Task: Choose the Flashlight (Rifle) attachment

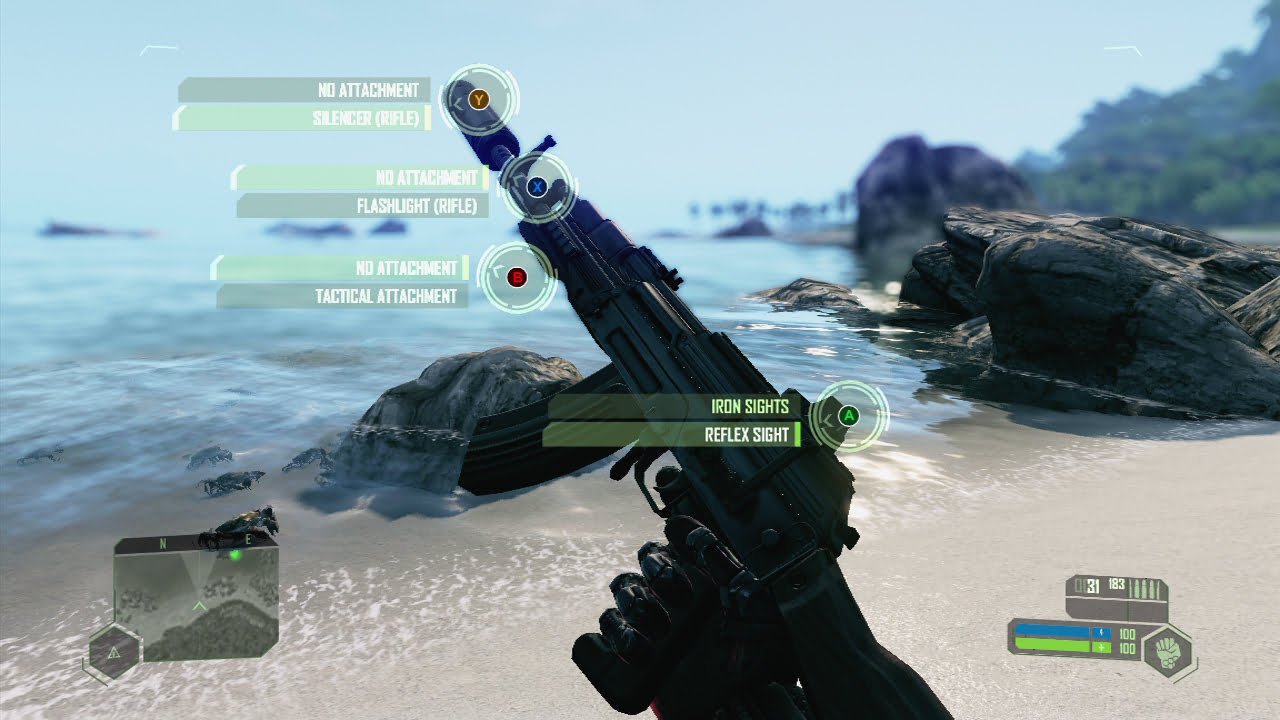Action: click(364, 206)
